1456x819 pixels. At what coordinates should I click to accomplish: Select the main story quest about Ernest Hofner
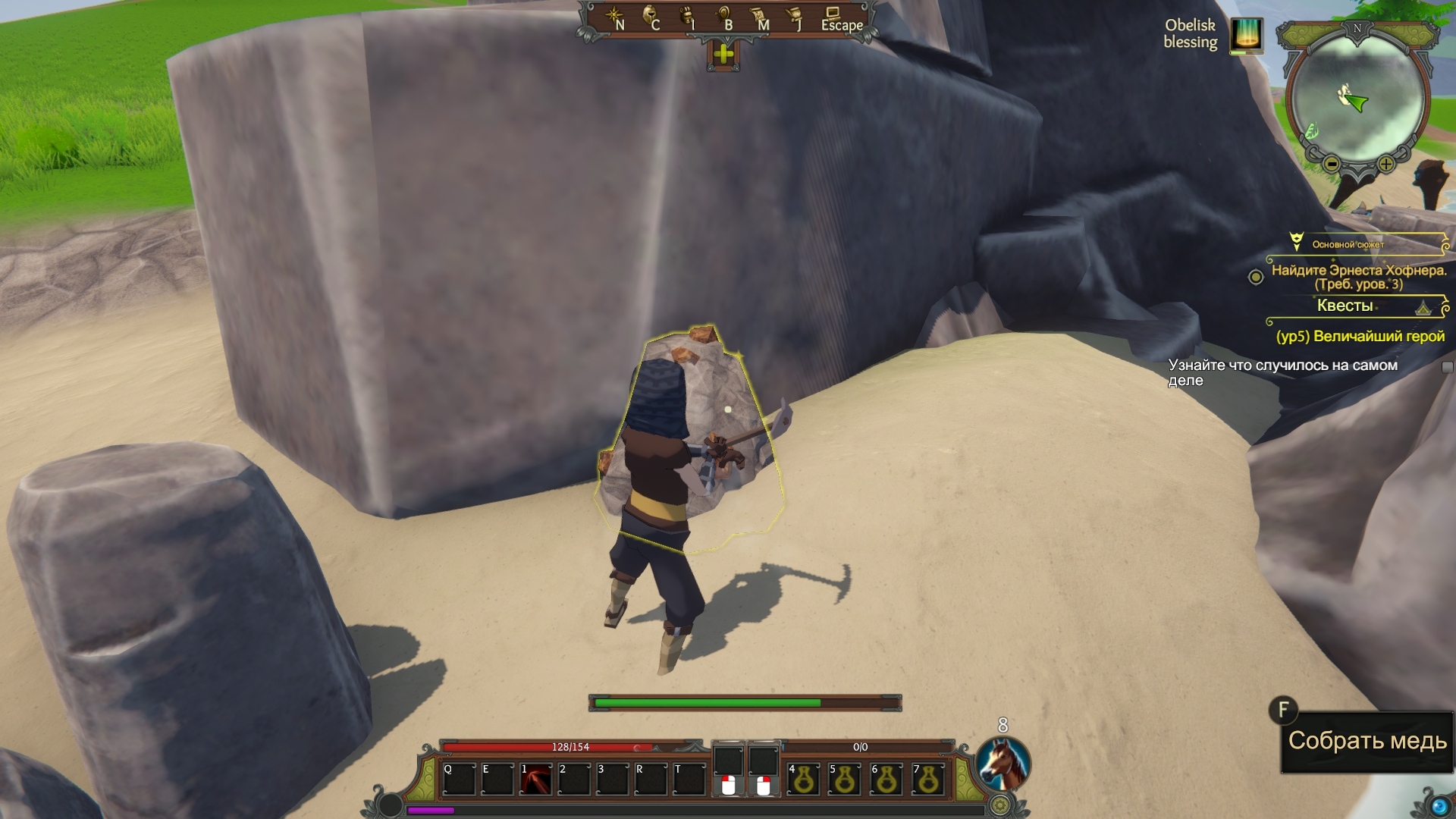1358,277
